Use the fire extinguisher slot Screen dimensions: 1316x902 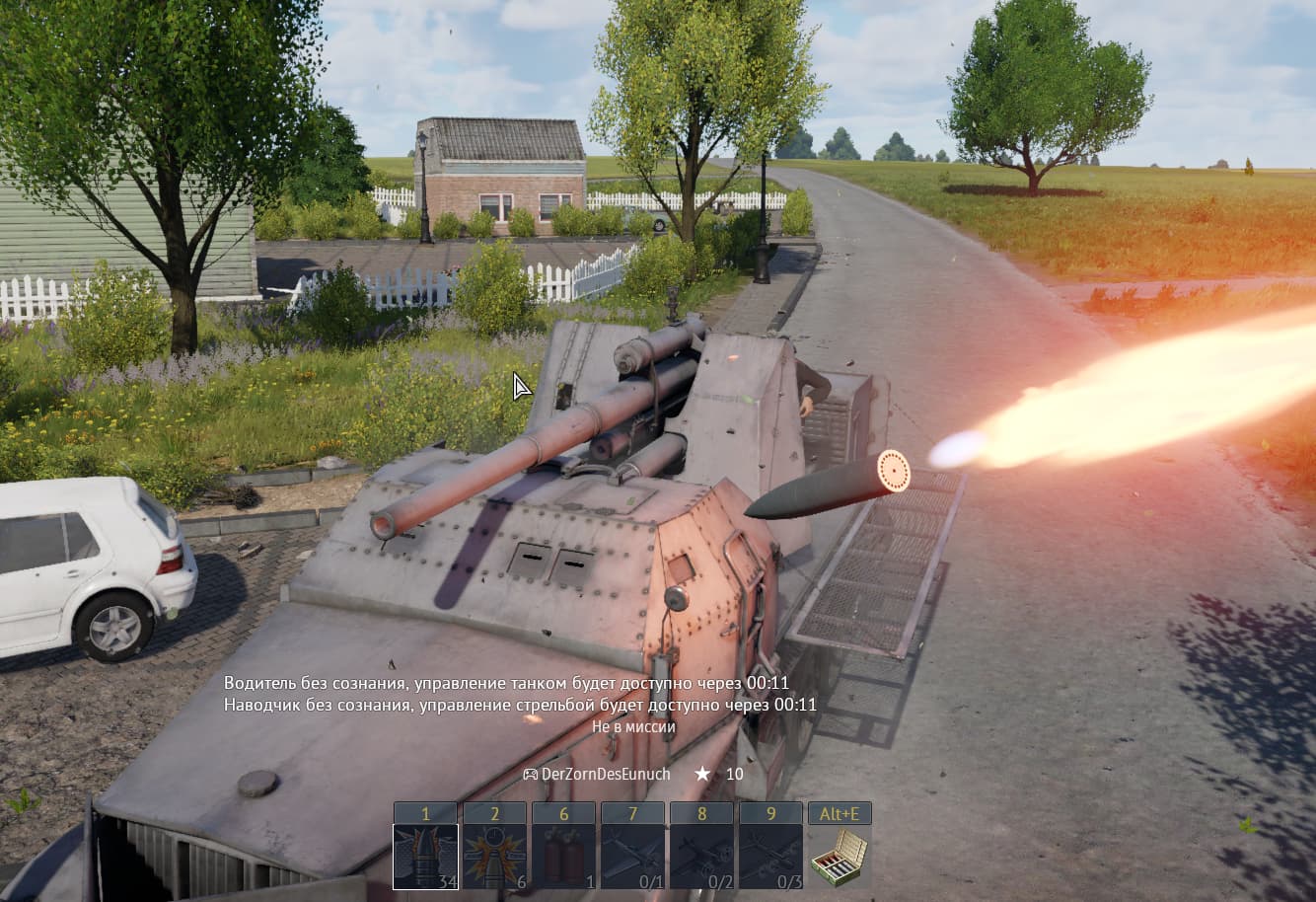pyautogui.click(x=563, y=857)
